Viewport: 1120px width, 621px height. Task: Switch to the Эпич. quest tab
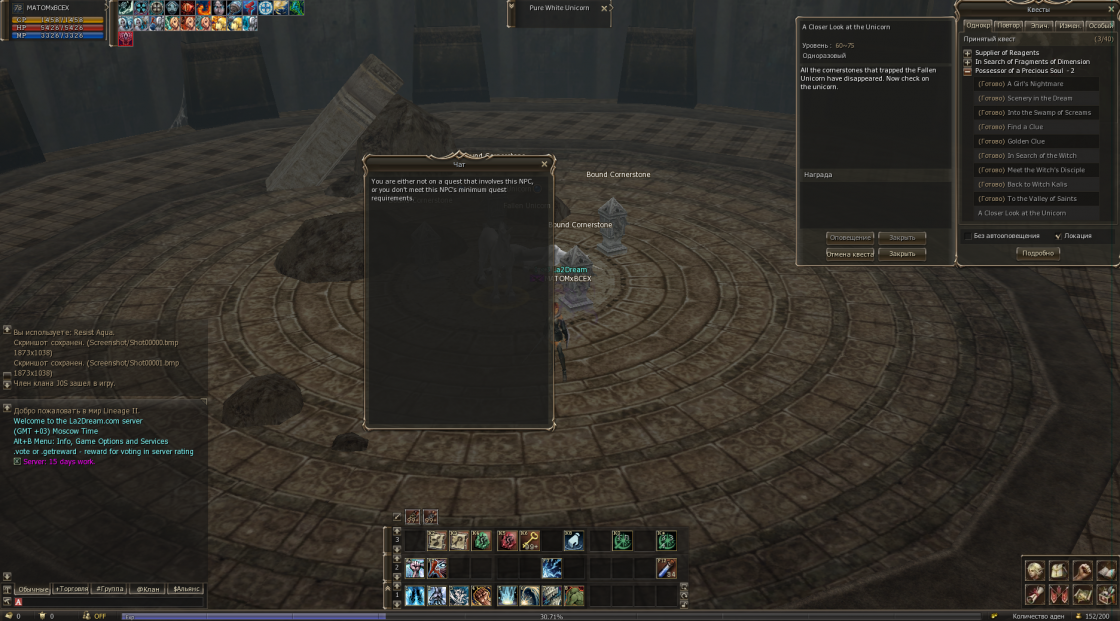[1039, 25]
